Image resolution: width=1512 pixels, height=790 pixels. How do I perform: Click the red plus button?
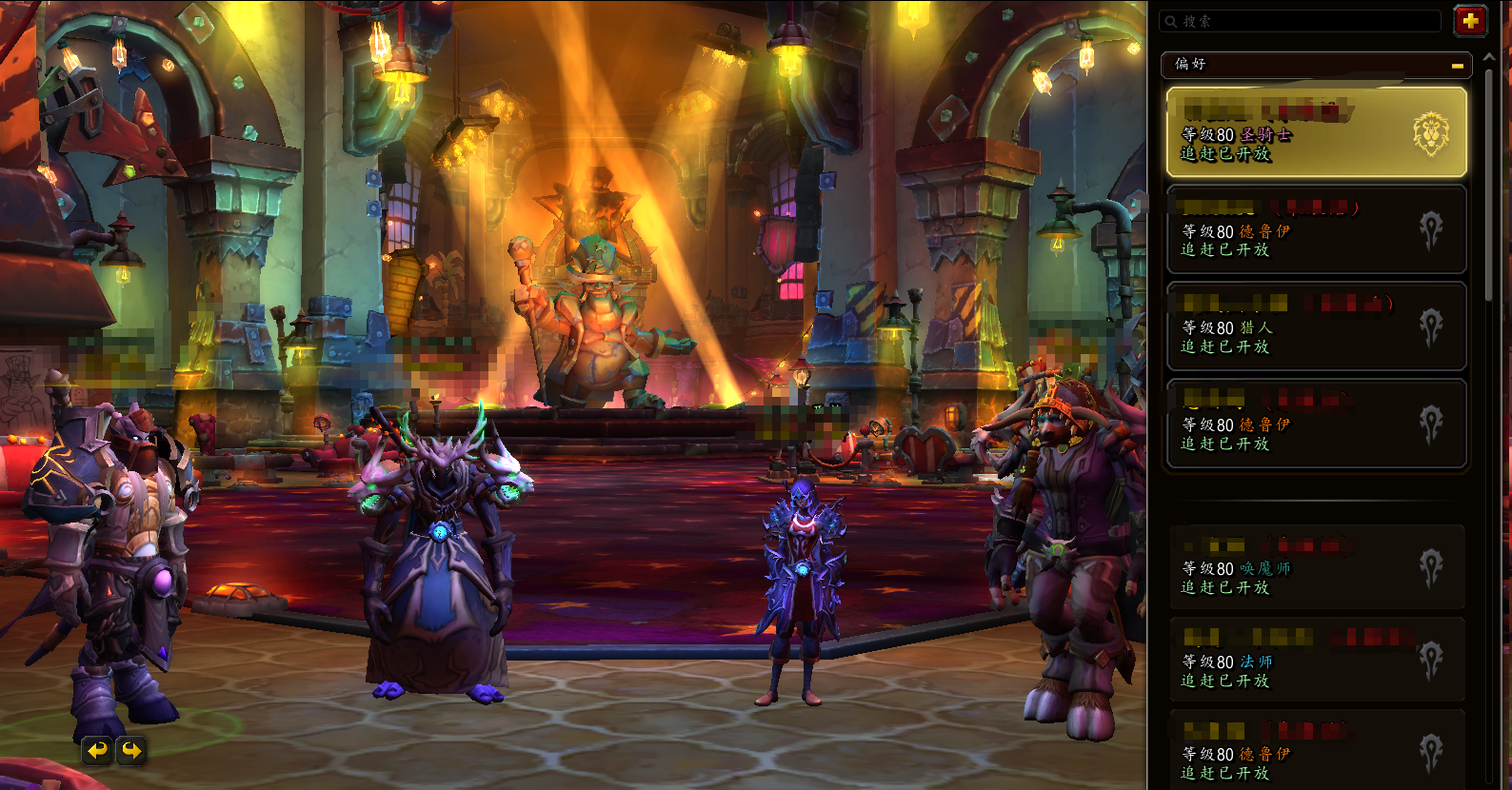1470,20
